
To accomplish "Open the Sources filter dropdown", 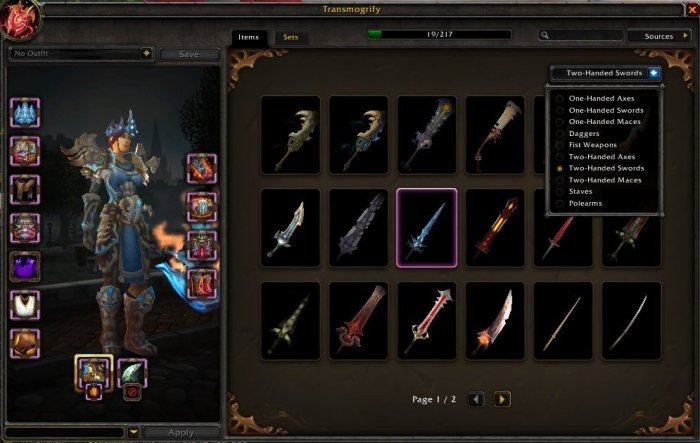I will pyautogui.click(x=658, y=36).
